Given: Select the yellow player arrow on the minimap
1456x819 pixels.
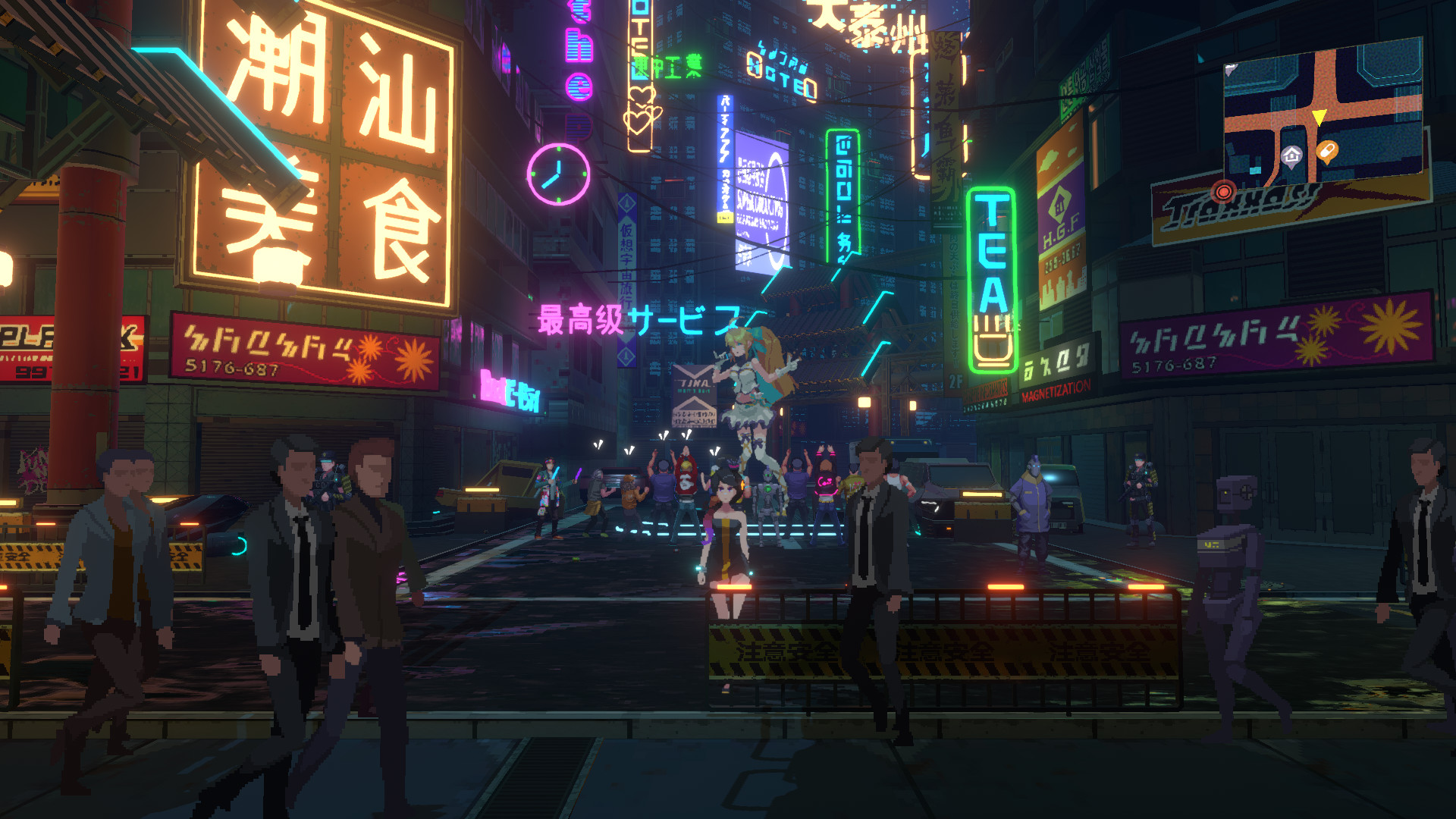Looking at the screenshot, I should [1319, 115].
